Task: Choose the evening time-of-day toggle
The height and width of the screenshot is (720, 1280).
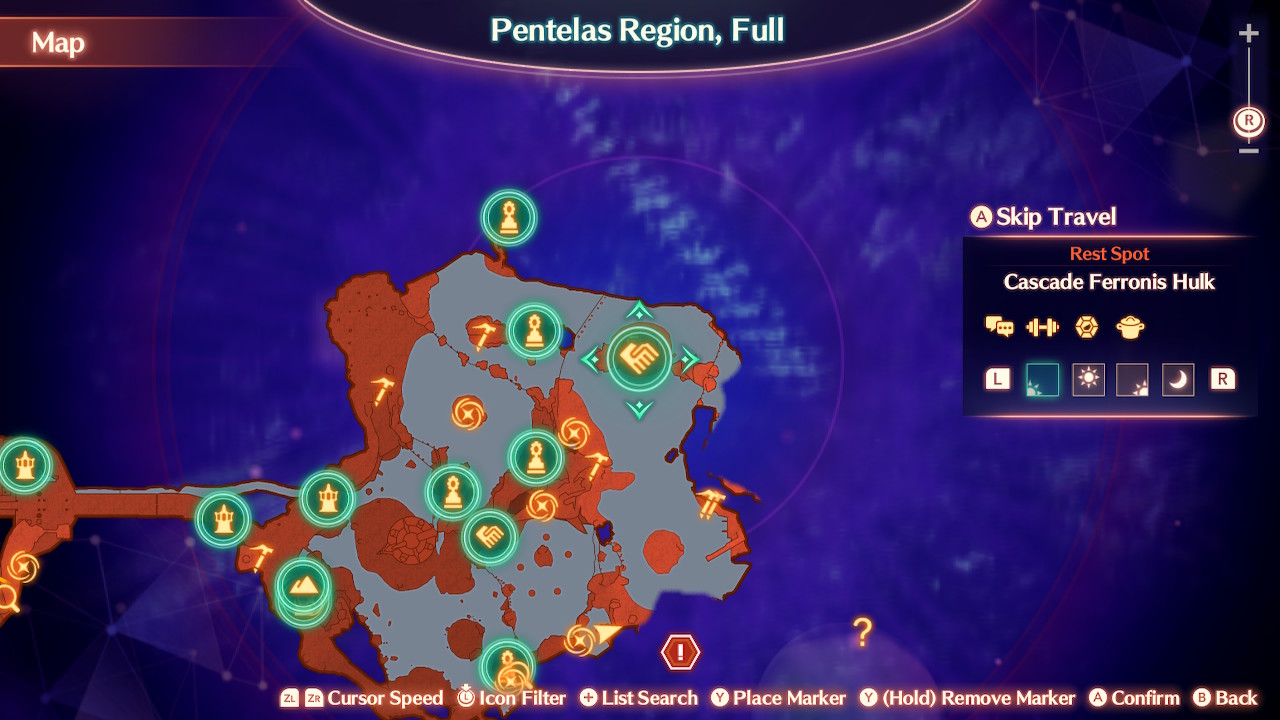Action: 1133,379
